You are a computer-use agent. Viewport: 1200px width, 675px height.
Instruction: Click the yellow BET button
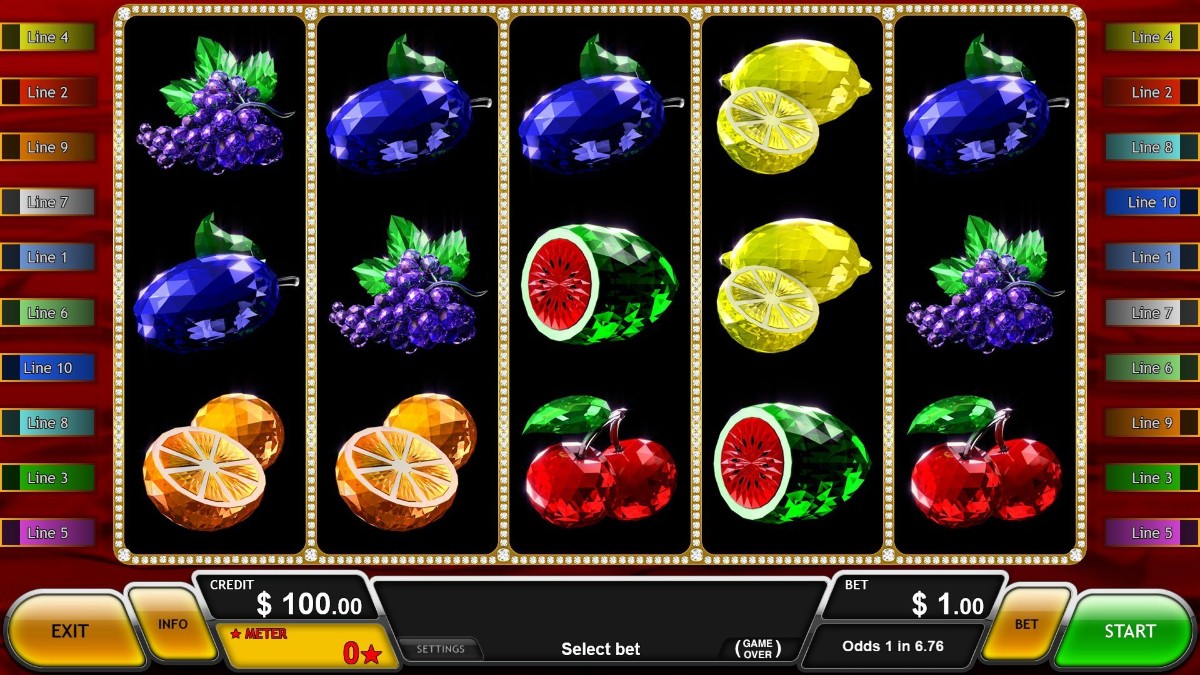[x=1027, y=624]
